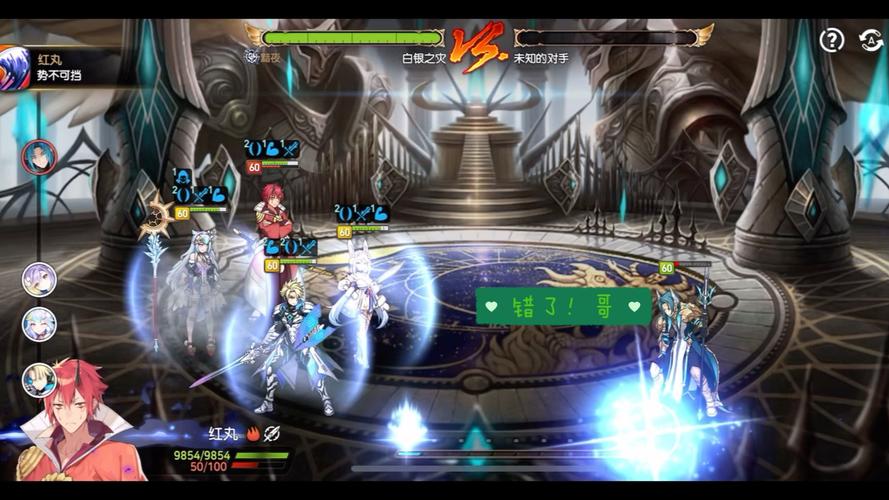Click the fire element icon beside 红丸

point(253,434)
